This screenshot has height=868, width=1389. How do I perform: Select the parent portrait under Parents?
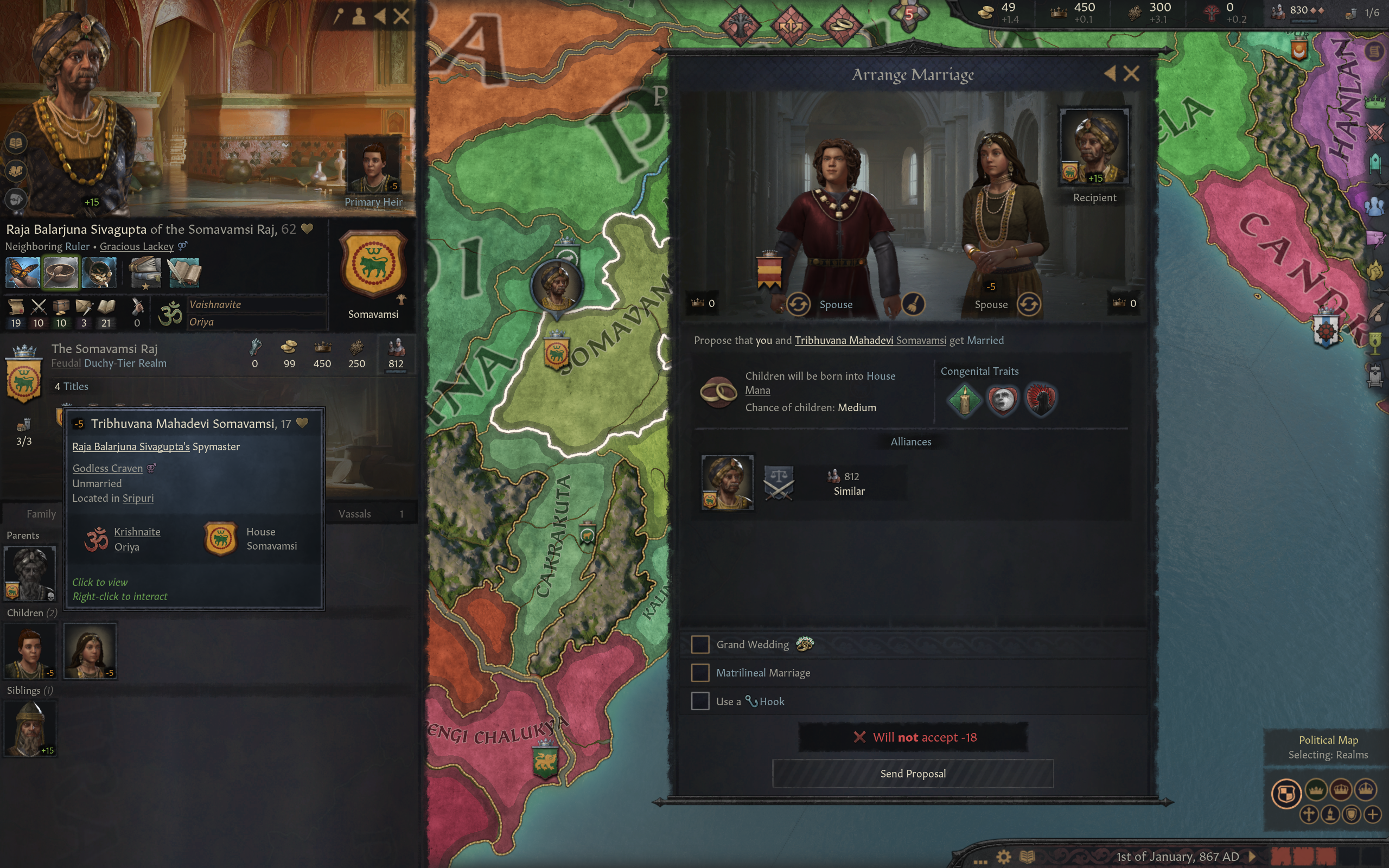30,573
